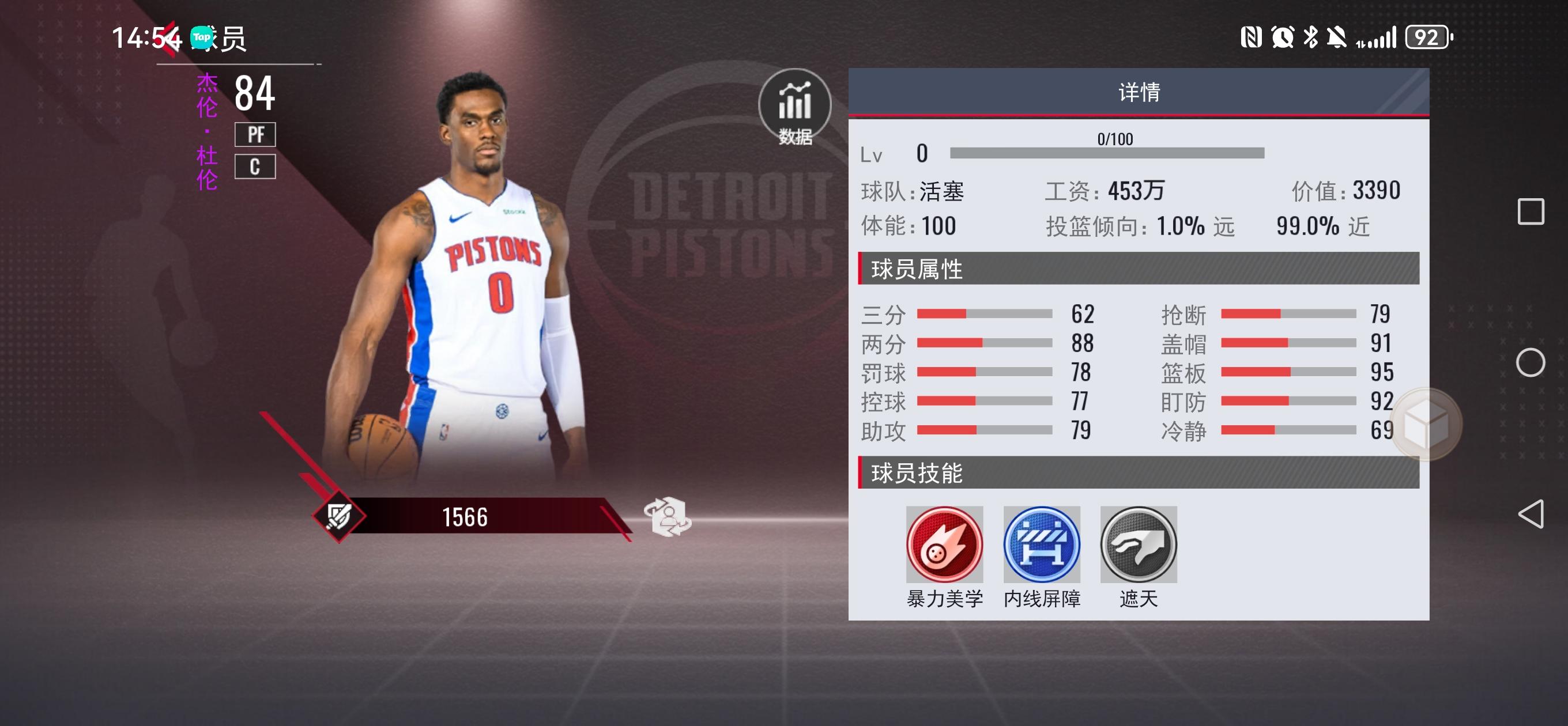Tap the Android home circle button
Image resolution: width=1568 pixels, height=726 pixels.
tap(1531, 362)
